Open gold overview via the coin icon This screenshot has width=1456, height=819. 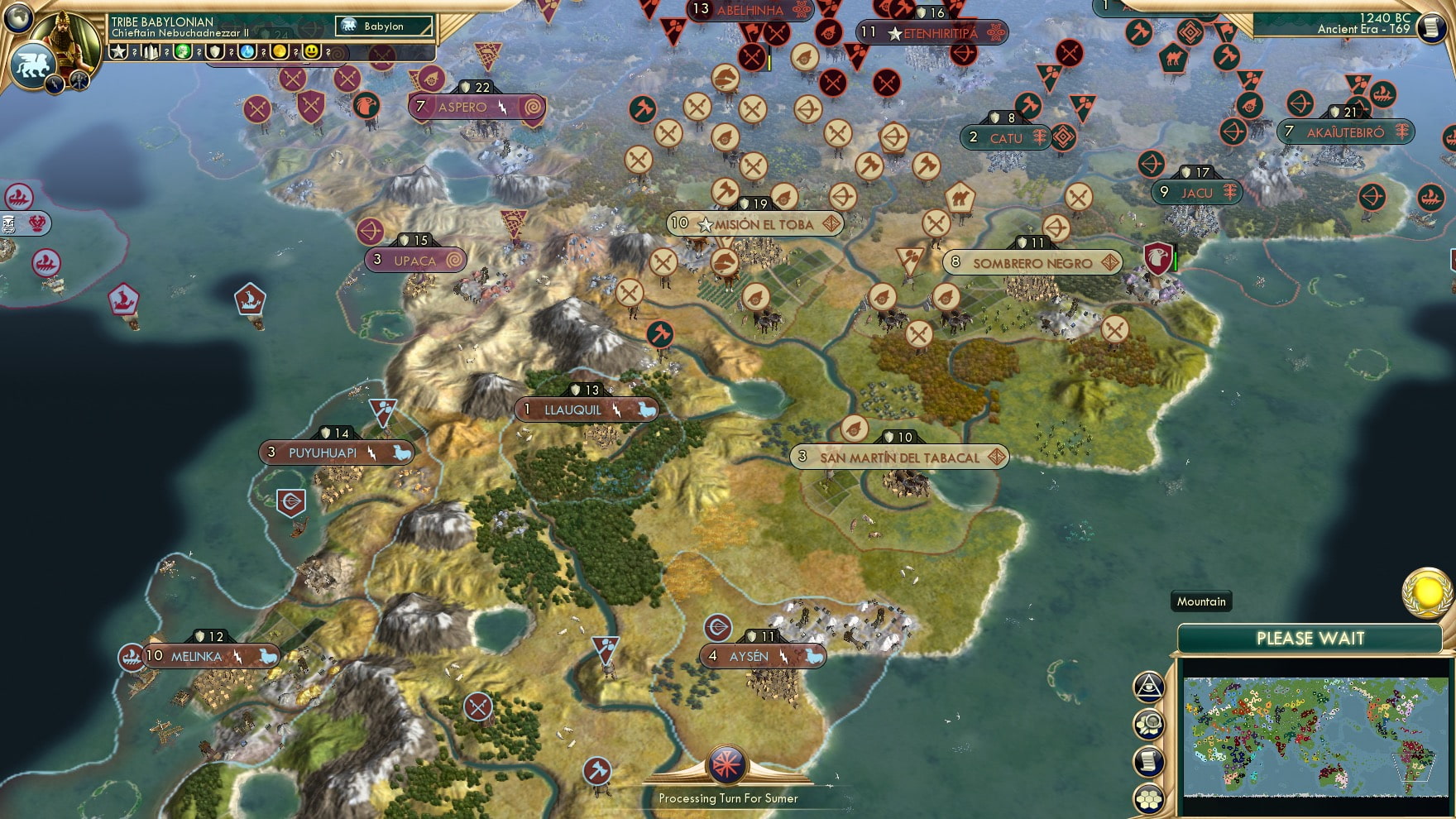(277, 52)
